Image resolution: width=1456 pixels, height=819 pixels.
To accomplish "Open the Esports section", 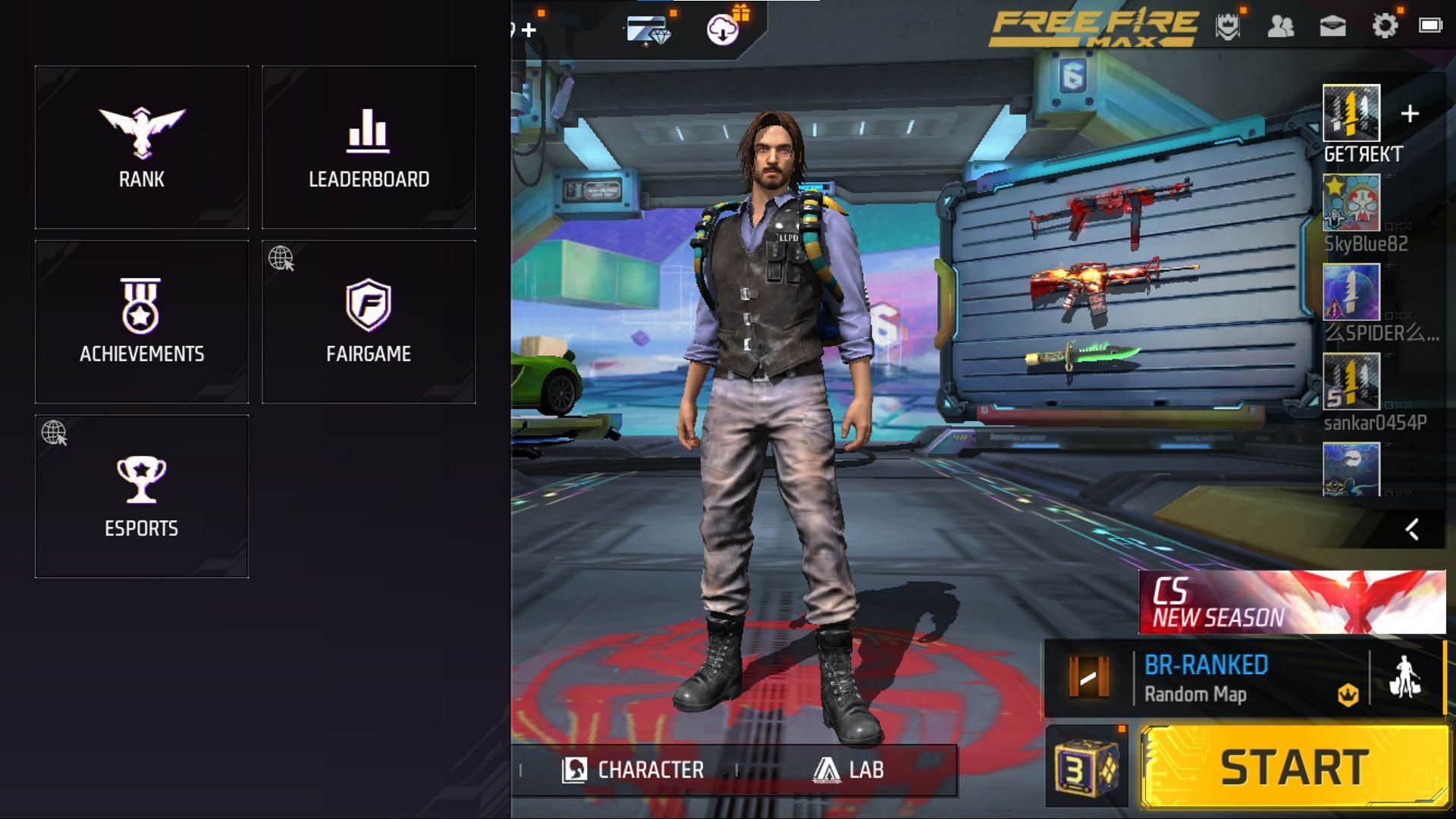I will (141, 493).
